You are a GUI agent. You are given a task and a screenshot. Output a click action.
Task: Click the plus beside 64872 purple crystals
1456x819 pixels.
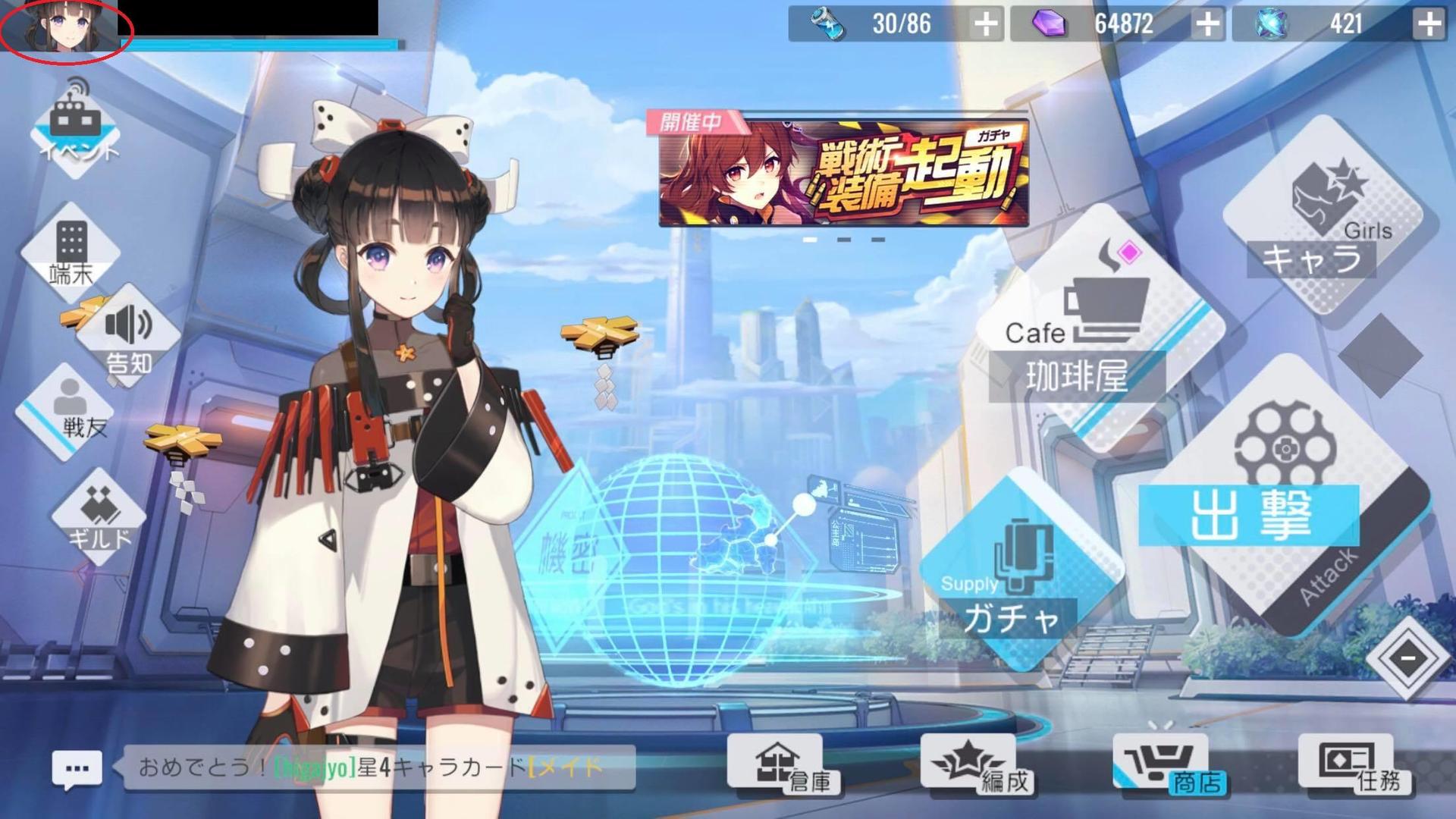click(x=1210, y=25)
